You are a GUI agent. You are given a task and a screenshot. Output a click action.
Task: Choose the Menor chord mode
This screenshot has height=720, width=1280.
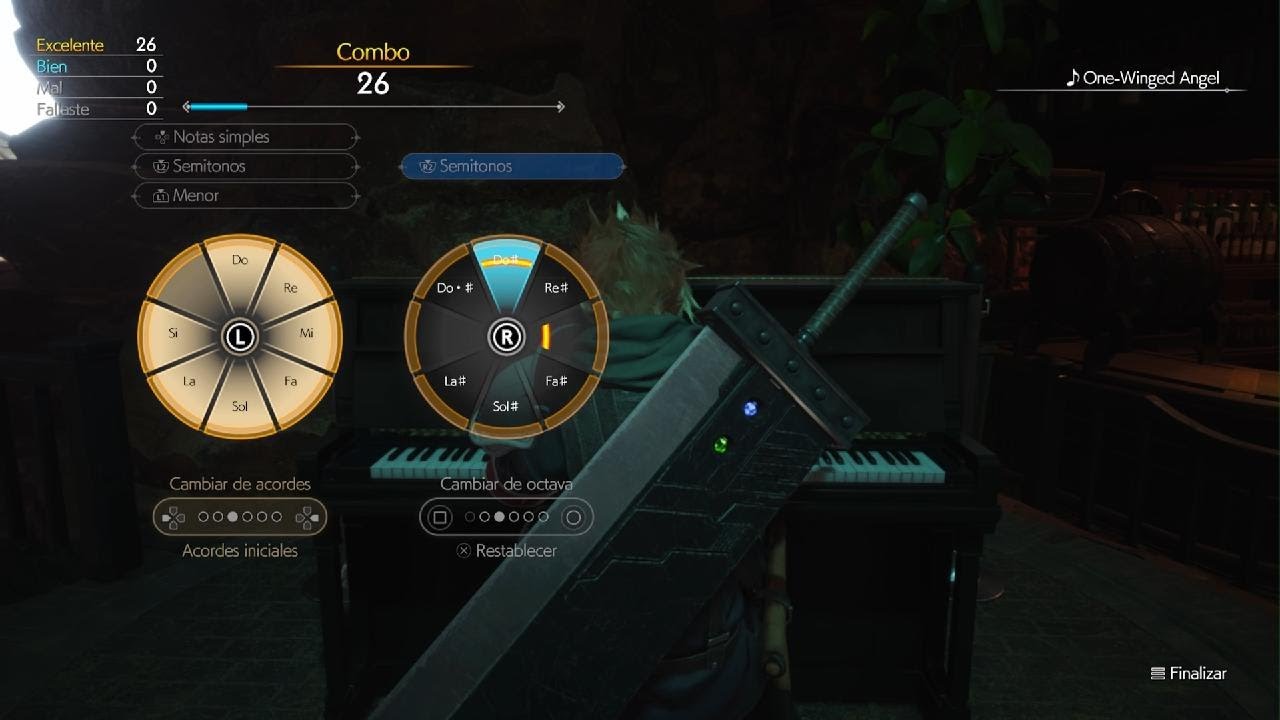[x=245, y=196]
